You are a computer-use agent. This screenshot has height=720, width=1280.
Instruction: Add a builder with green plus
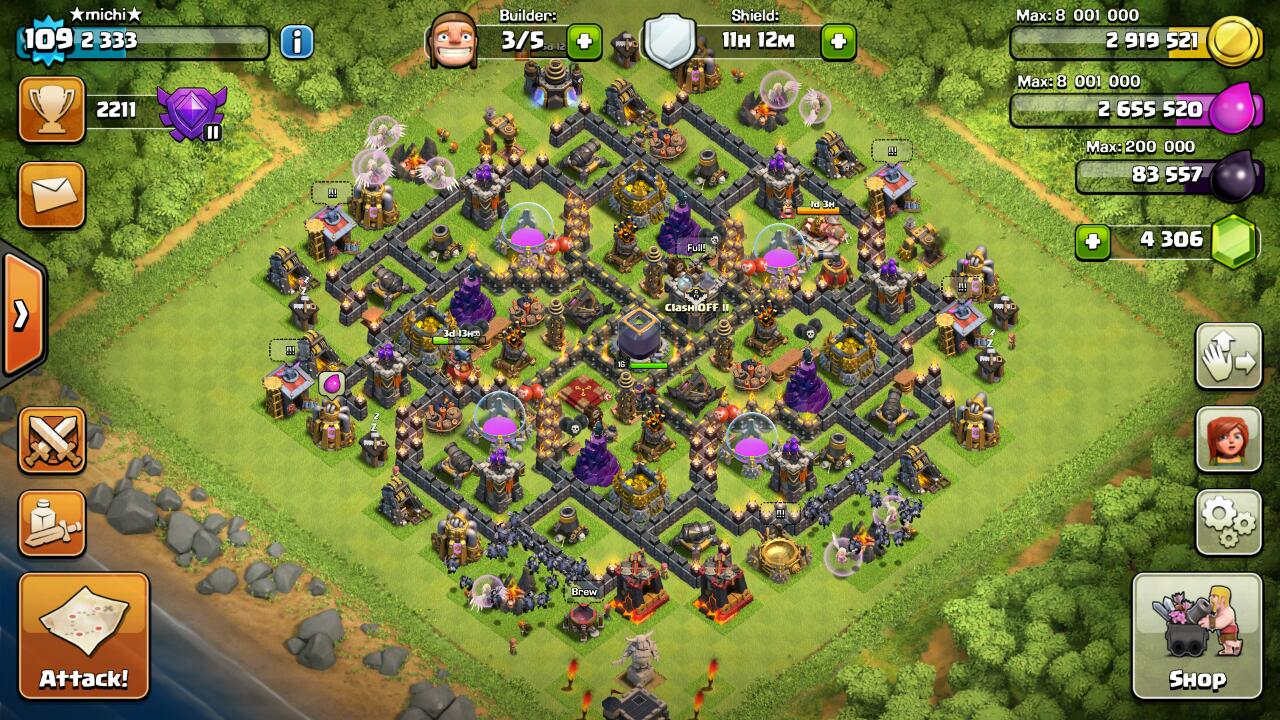point(585,43)
